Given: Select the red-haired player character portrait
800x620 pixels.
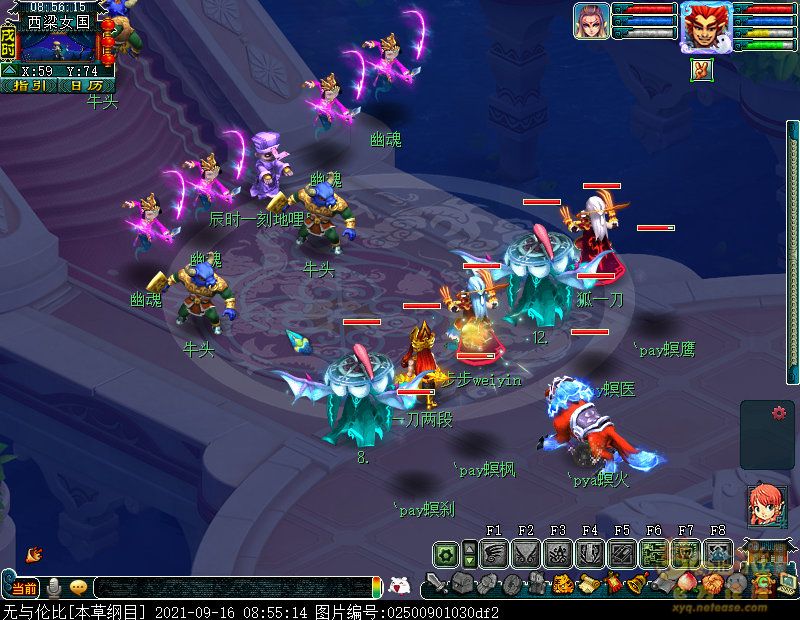Looking at the screenshot, I should (704, 25).
